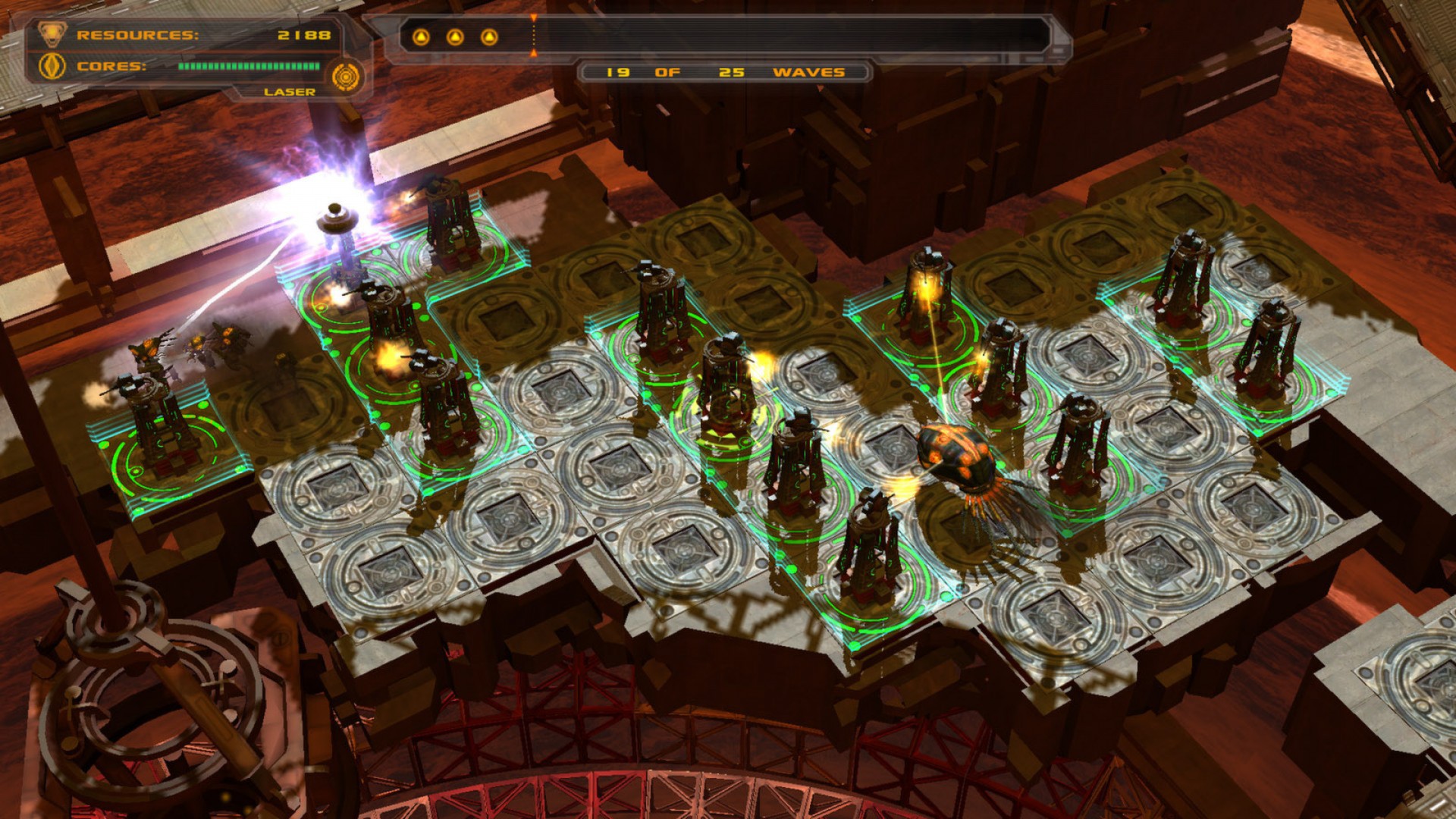This screenshot has width=1456, height=819.
Task: Select the LASER weapon indicator icon
Action: 348,75
